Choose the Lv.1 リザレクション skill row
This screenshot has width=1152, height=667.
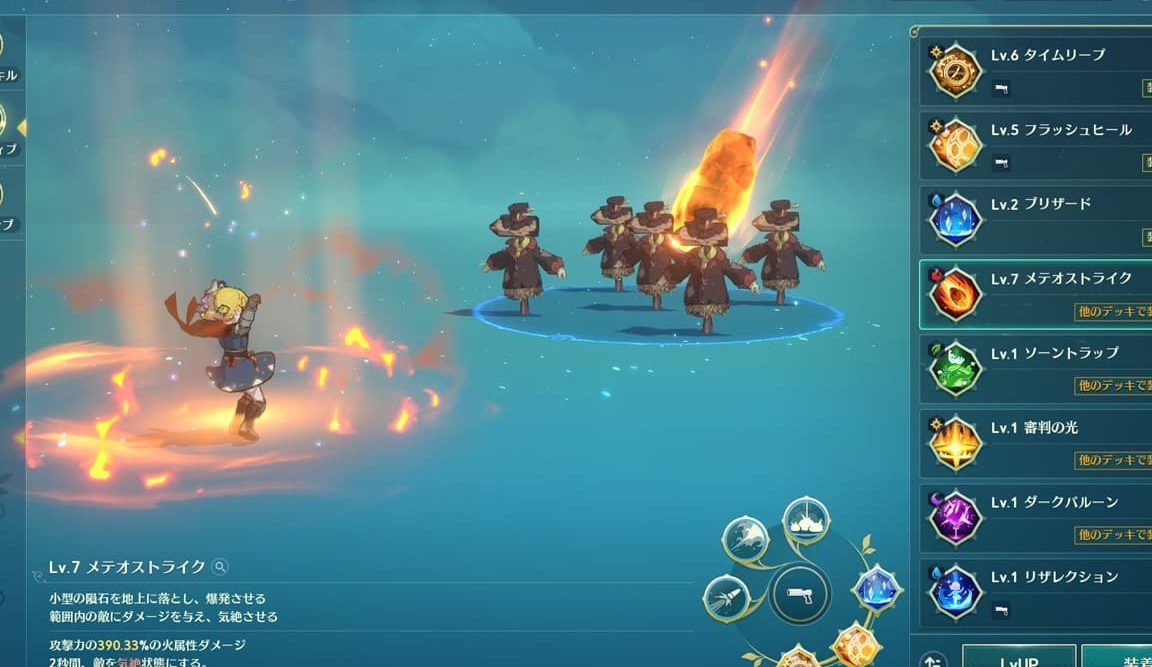coord(1040,592)
